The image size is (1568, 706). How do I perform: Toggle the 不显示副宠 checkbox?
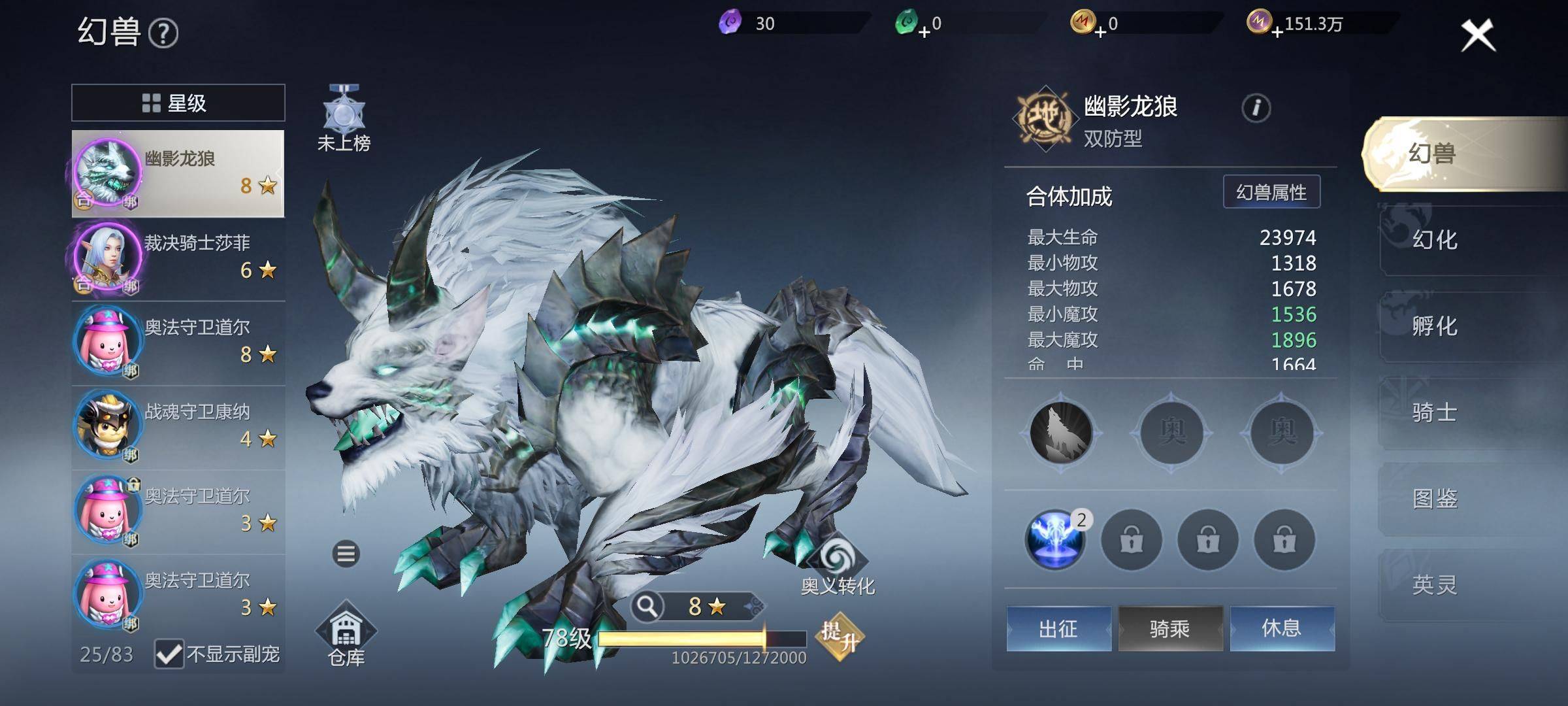tap(169, 653)
